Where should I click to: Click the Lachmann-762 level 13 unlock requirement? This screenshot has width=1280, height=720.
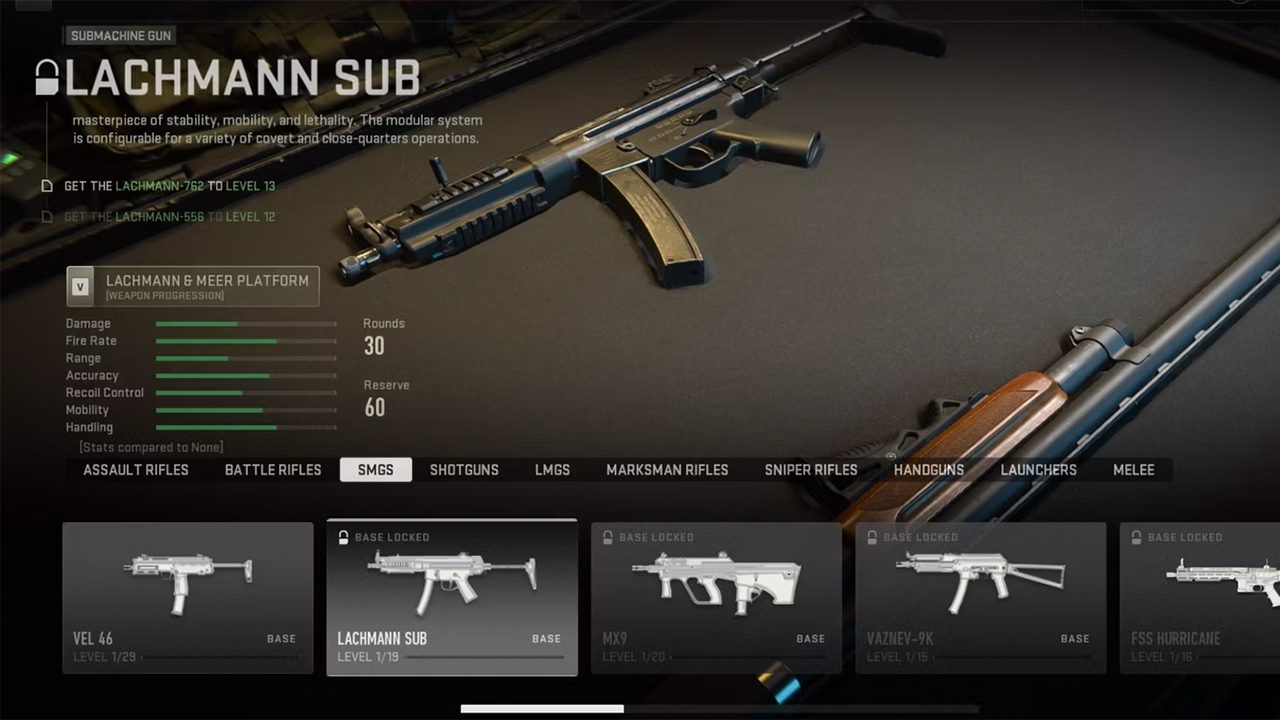169,186
